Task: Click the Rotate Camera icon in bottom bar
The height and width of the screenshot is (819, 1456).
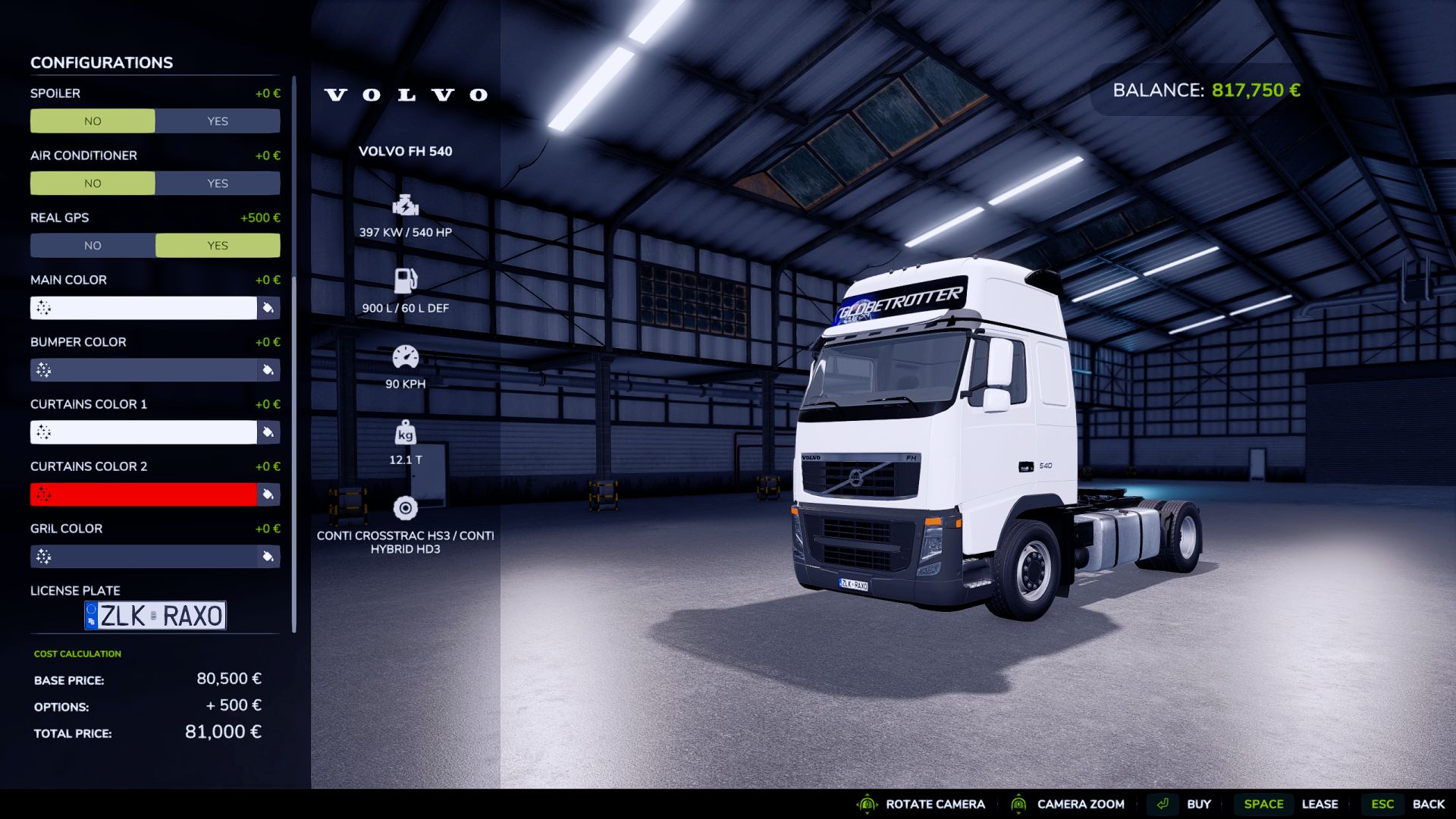Action: pos(866,804)
